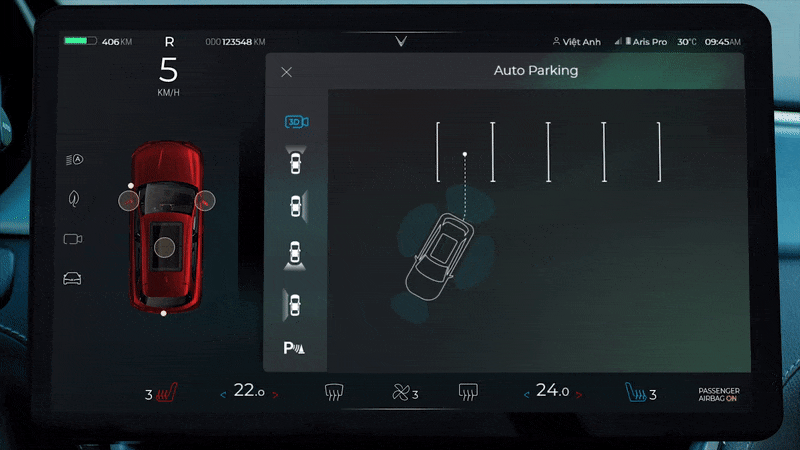Image resolution: width=800 pixels, height=450 pixels.
Task: Switch to the right side camera view
Action: coord(295,206)
